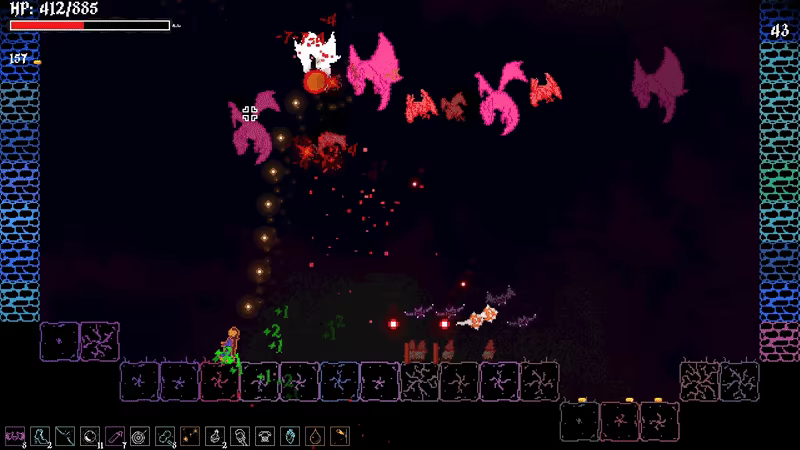
Task: Choose the potion flask item
Action: (x=214, y=436)
